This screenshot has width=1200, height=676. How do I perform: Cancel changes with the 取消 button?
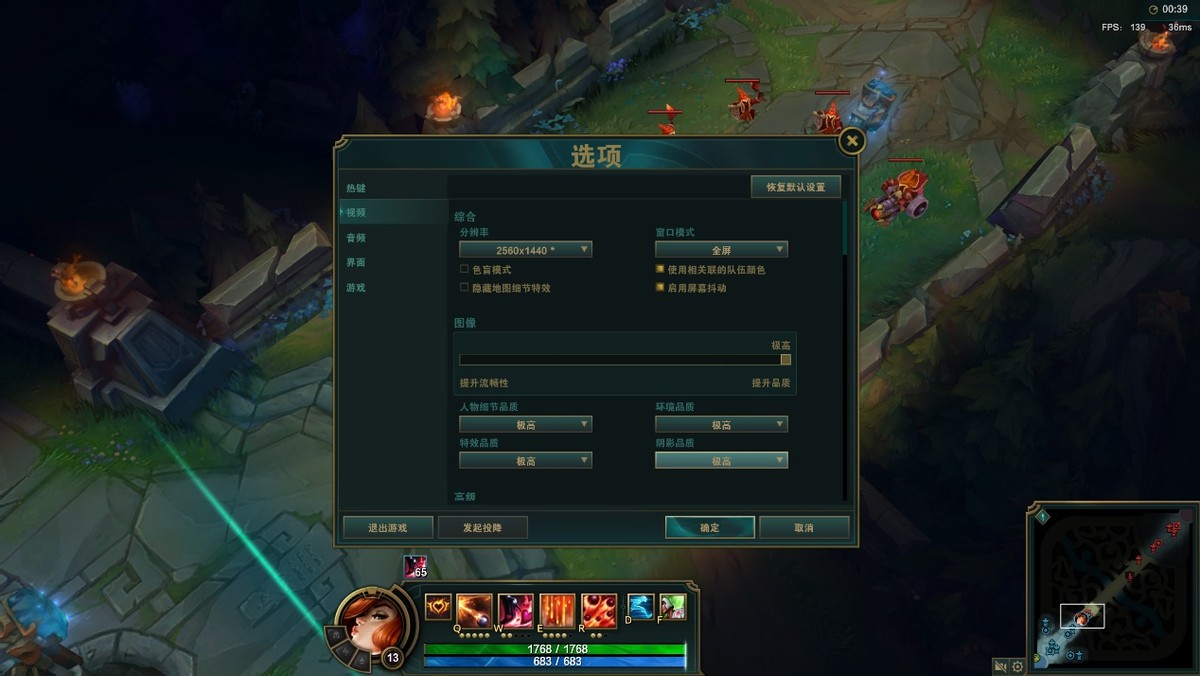[804, 527]
